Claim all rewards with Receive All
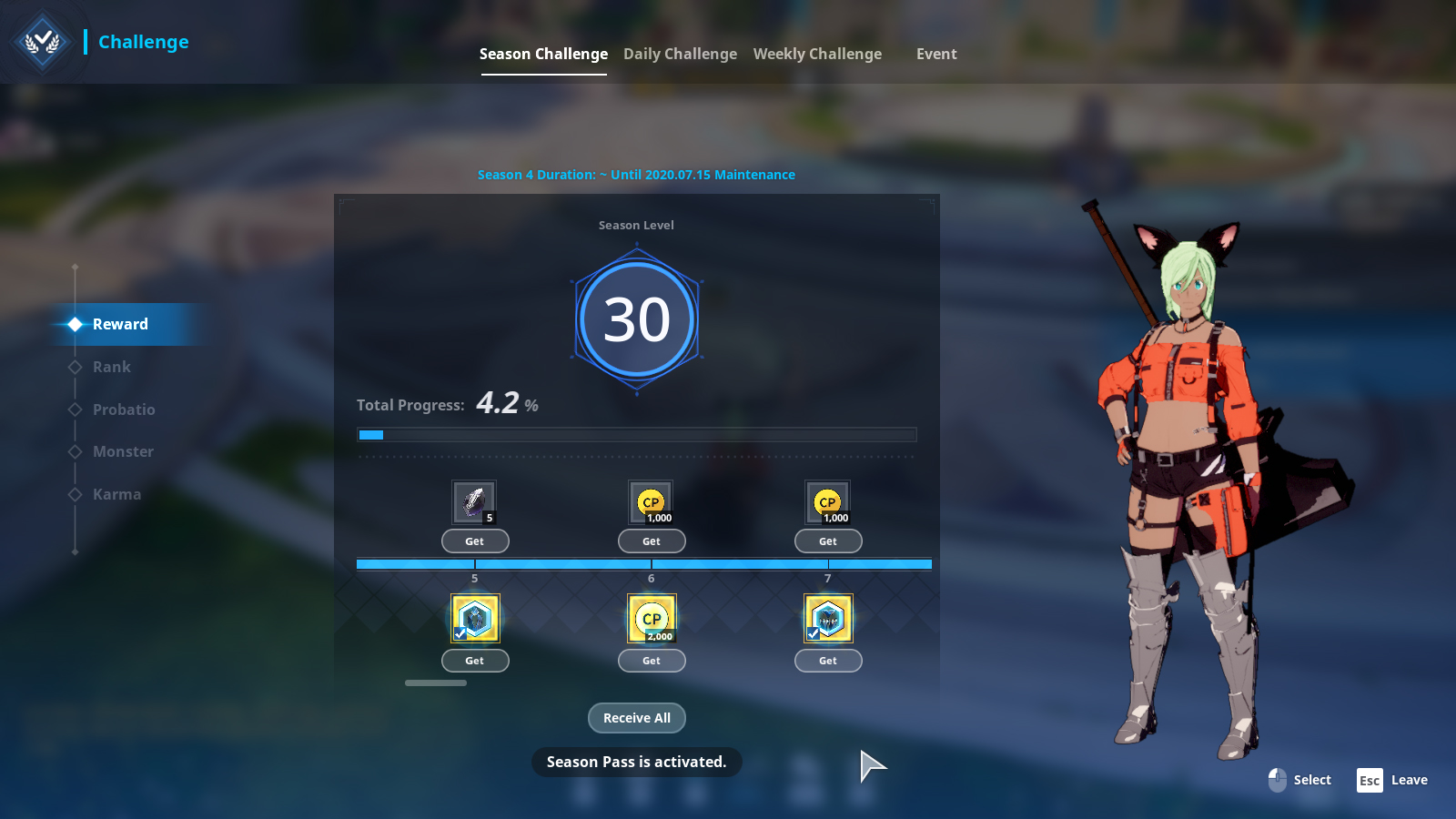This screenshot has width=1456, height=819. click(x=637, y=718)
